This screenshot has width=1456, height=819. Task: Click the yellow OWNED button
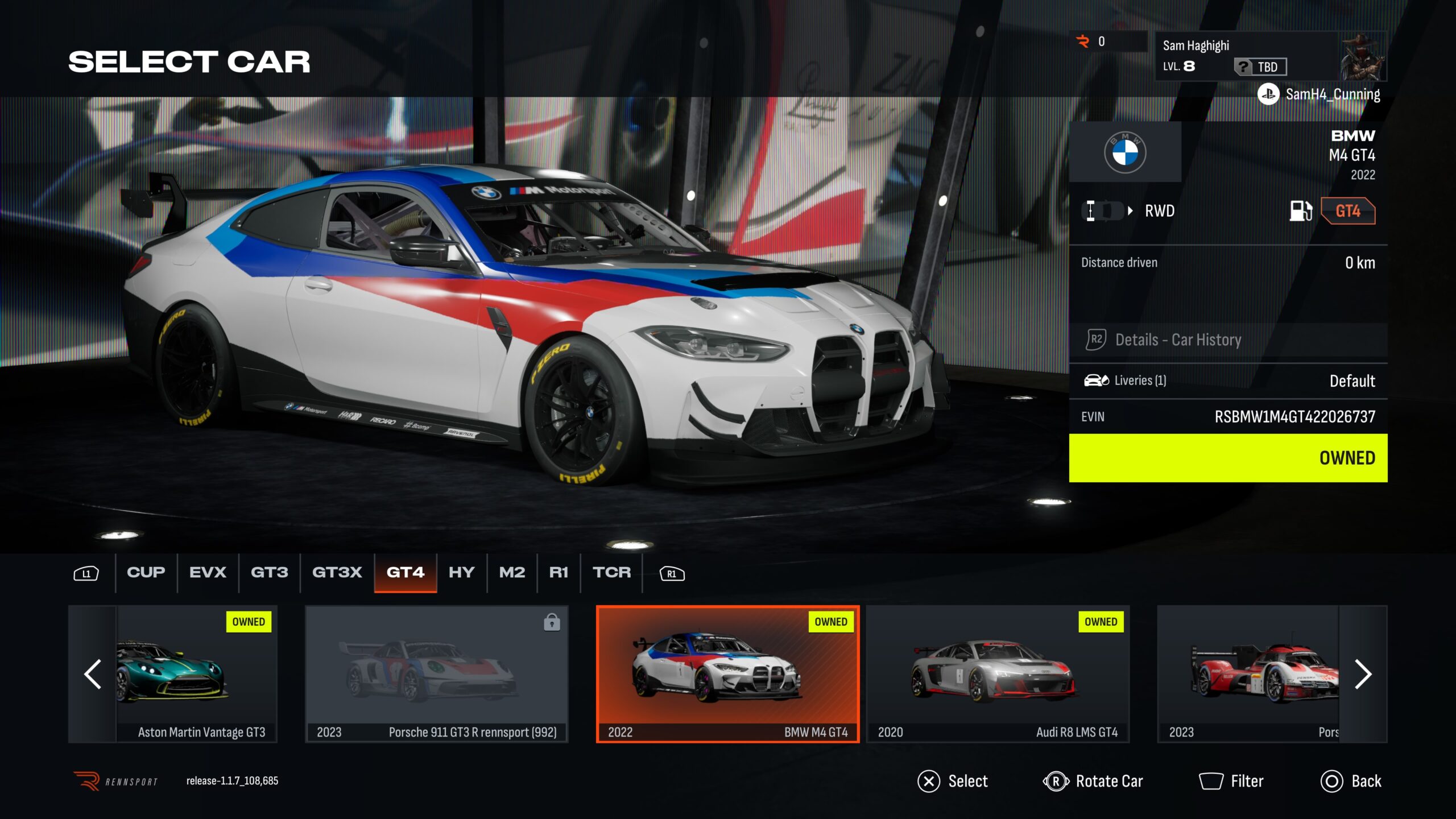pos(1227,458)
